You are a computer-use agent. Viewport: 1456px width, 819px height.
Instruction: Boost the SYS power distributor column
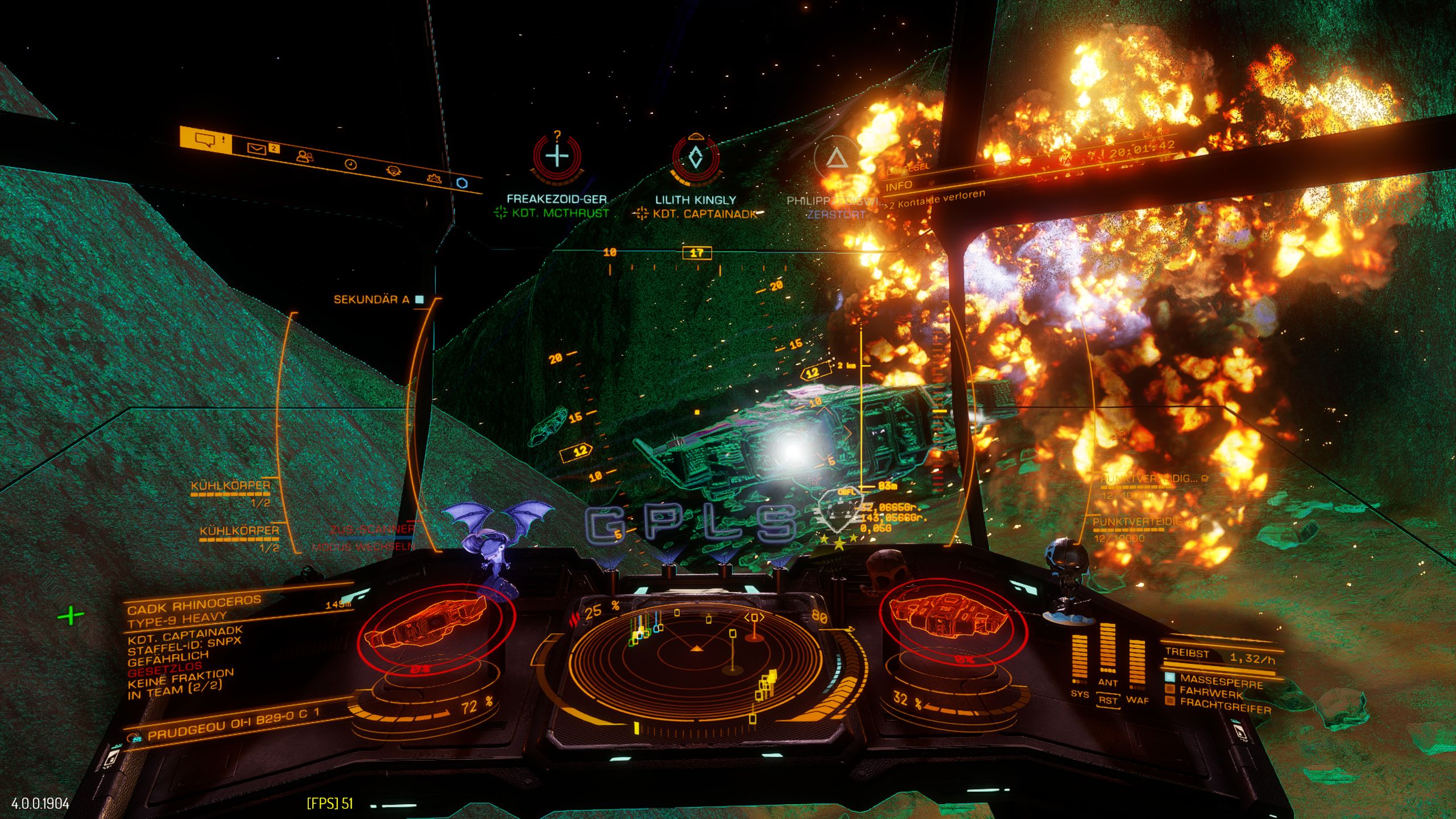pyautogui.click(x=1079, y=659)
